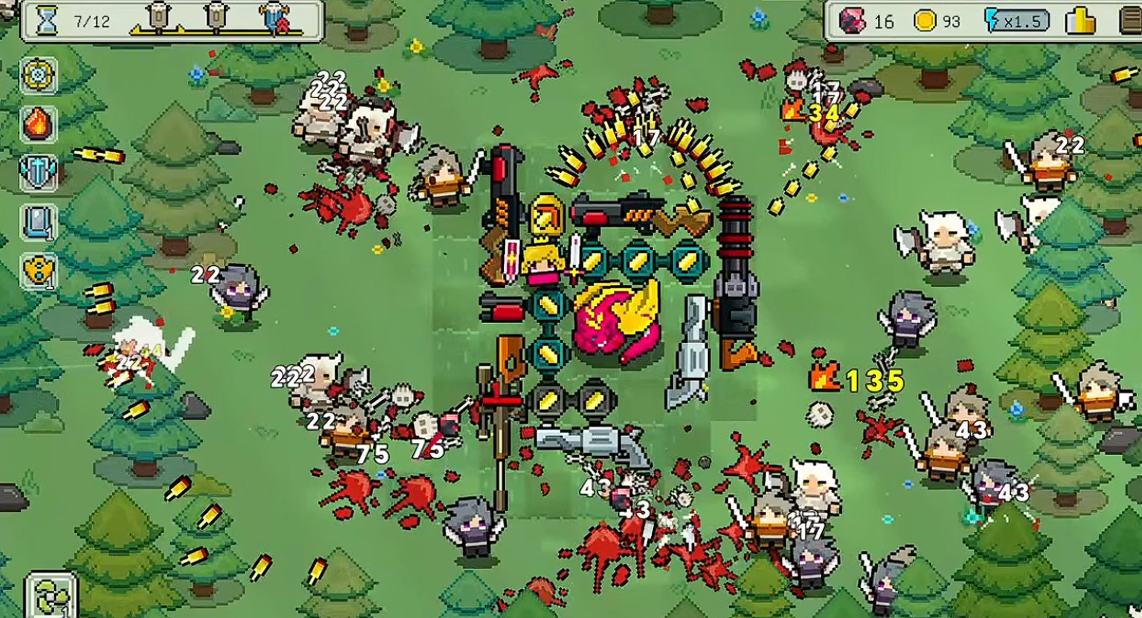
Task: Select the golden target sight icon
Action: (x=39, y=75)
